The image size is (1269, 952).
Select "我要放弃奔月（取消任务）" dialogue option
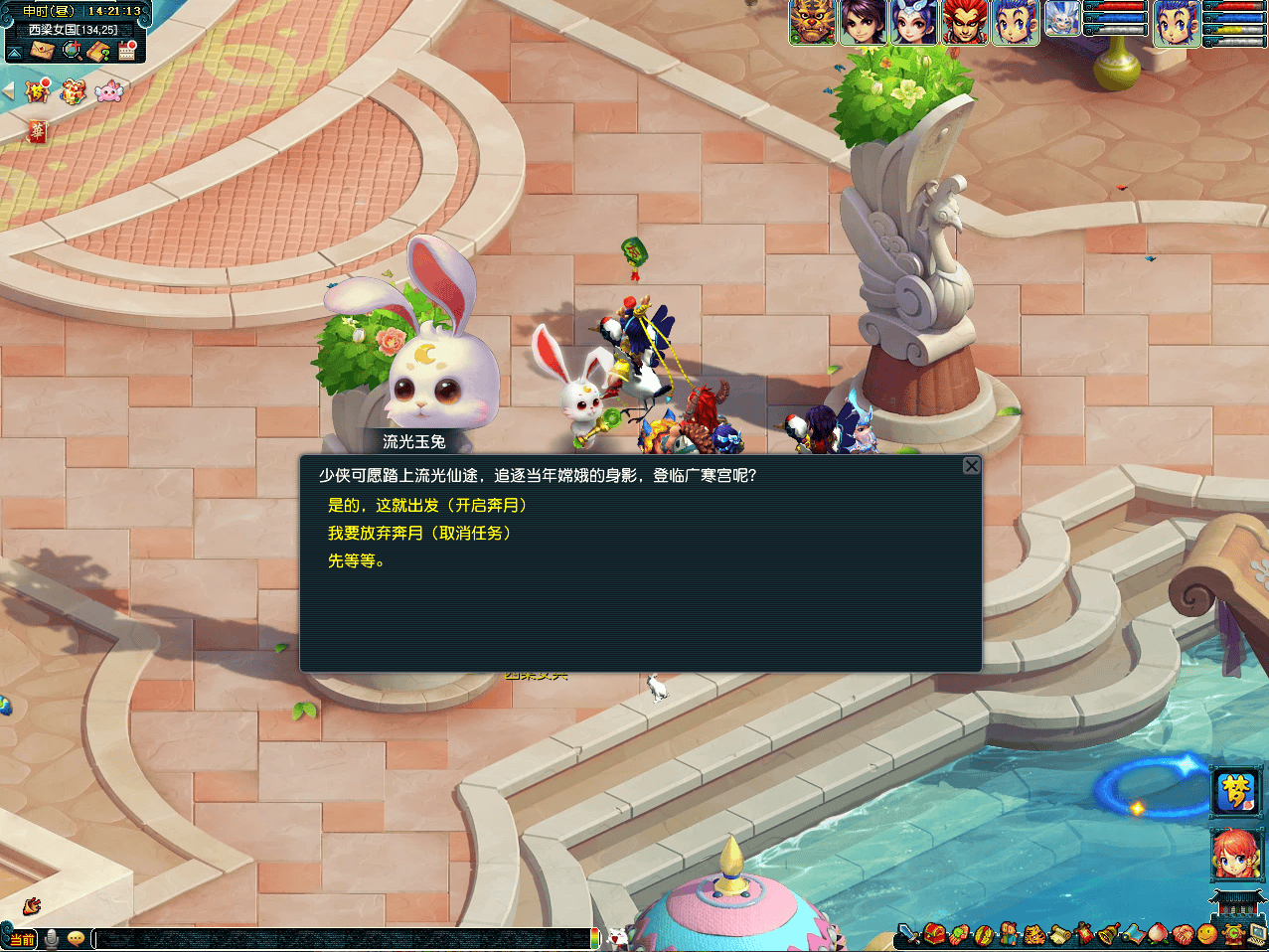[419, 534]
